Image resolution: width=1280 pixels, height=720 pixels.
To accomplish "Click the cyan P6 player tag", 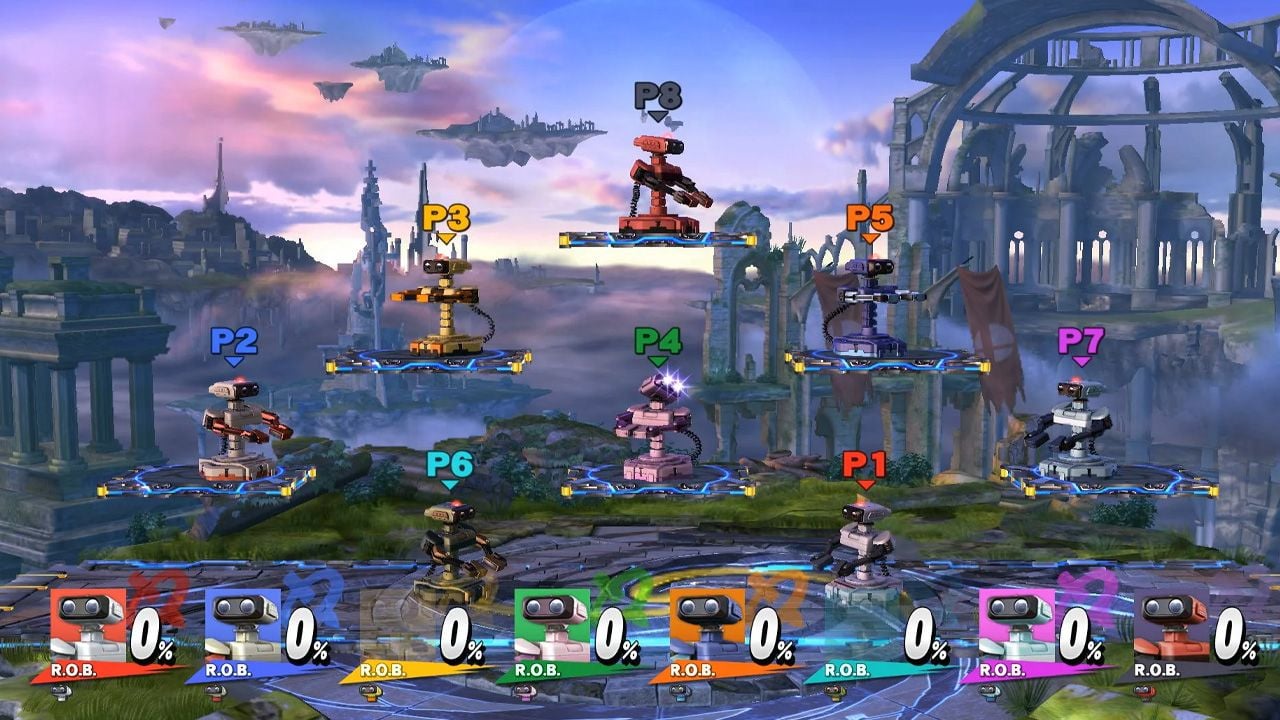I will (x=449, y=465).
